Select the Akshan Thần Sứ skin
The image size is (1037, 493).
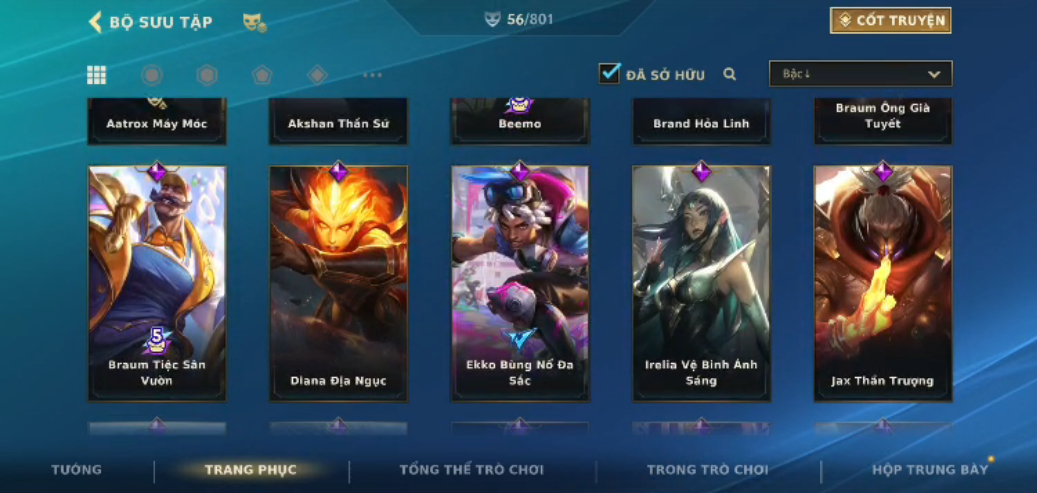(338, 121)
